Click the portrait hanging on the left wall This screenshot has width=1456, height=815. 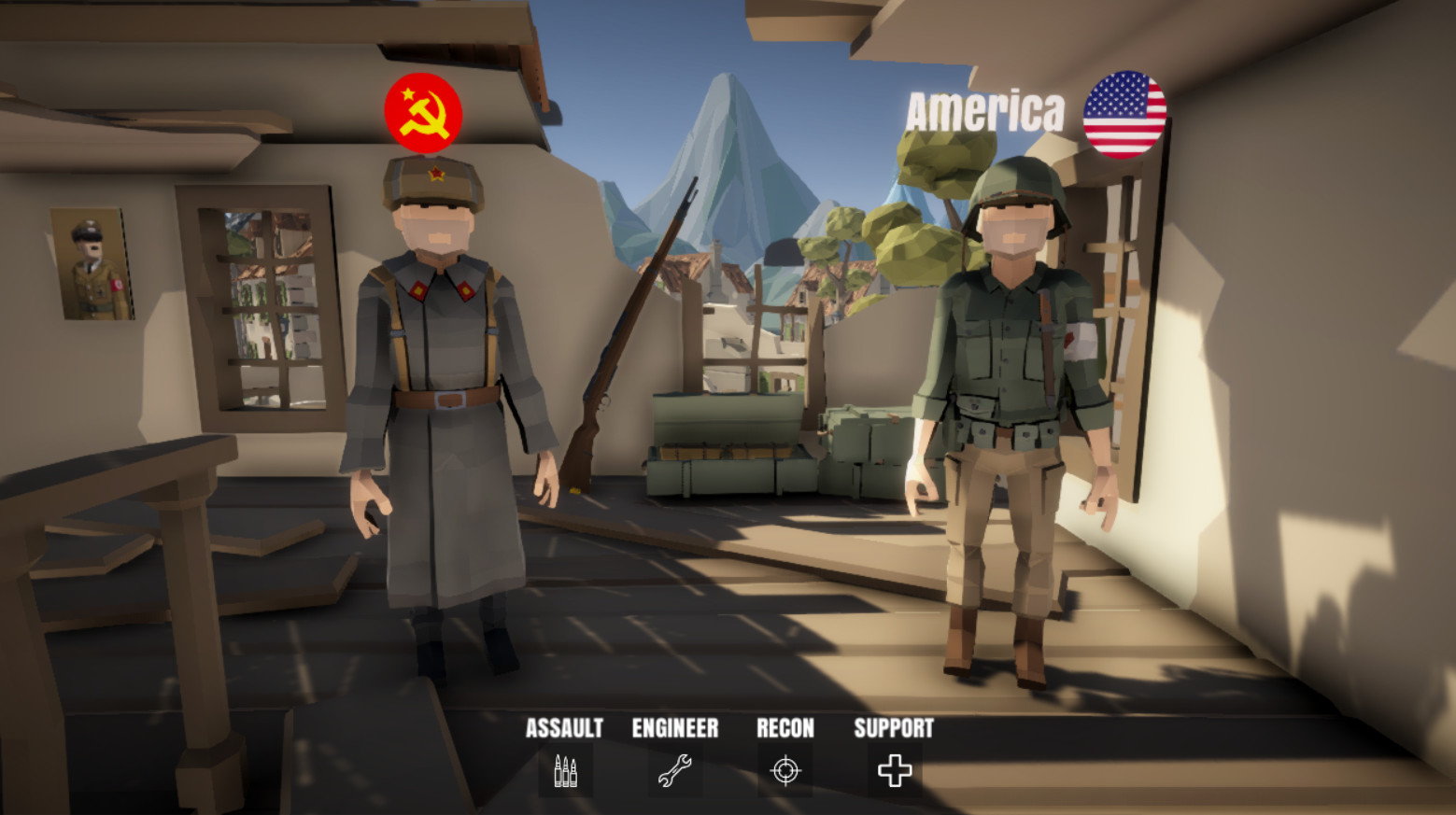pos(91,262)
